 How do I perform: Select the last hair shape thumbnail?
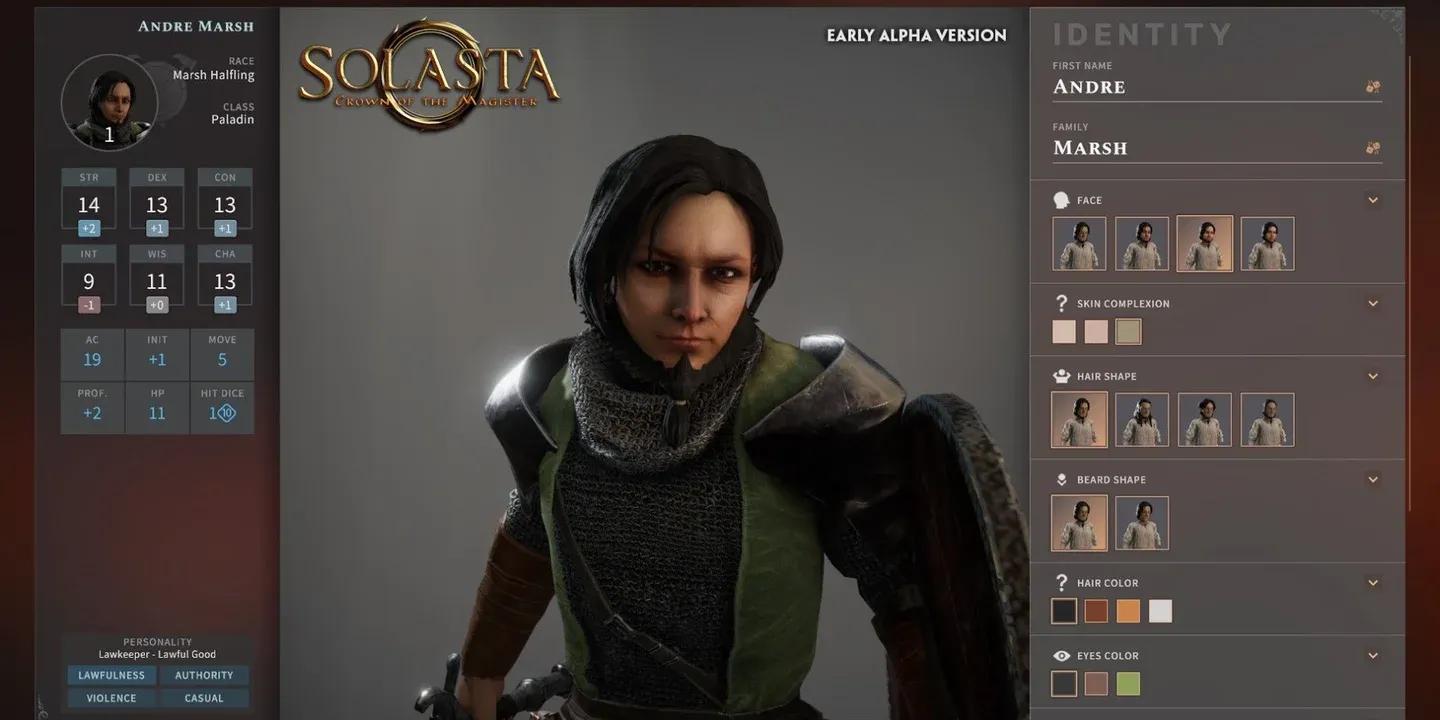coord(1267,419)
